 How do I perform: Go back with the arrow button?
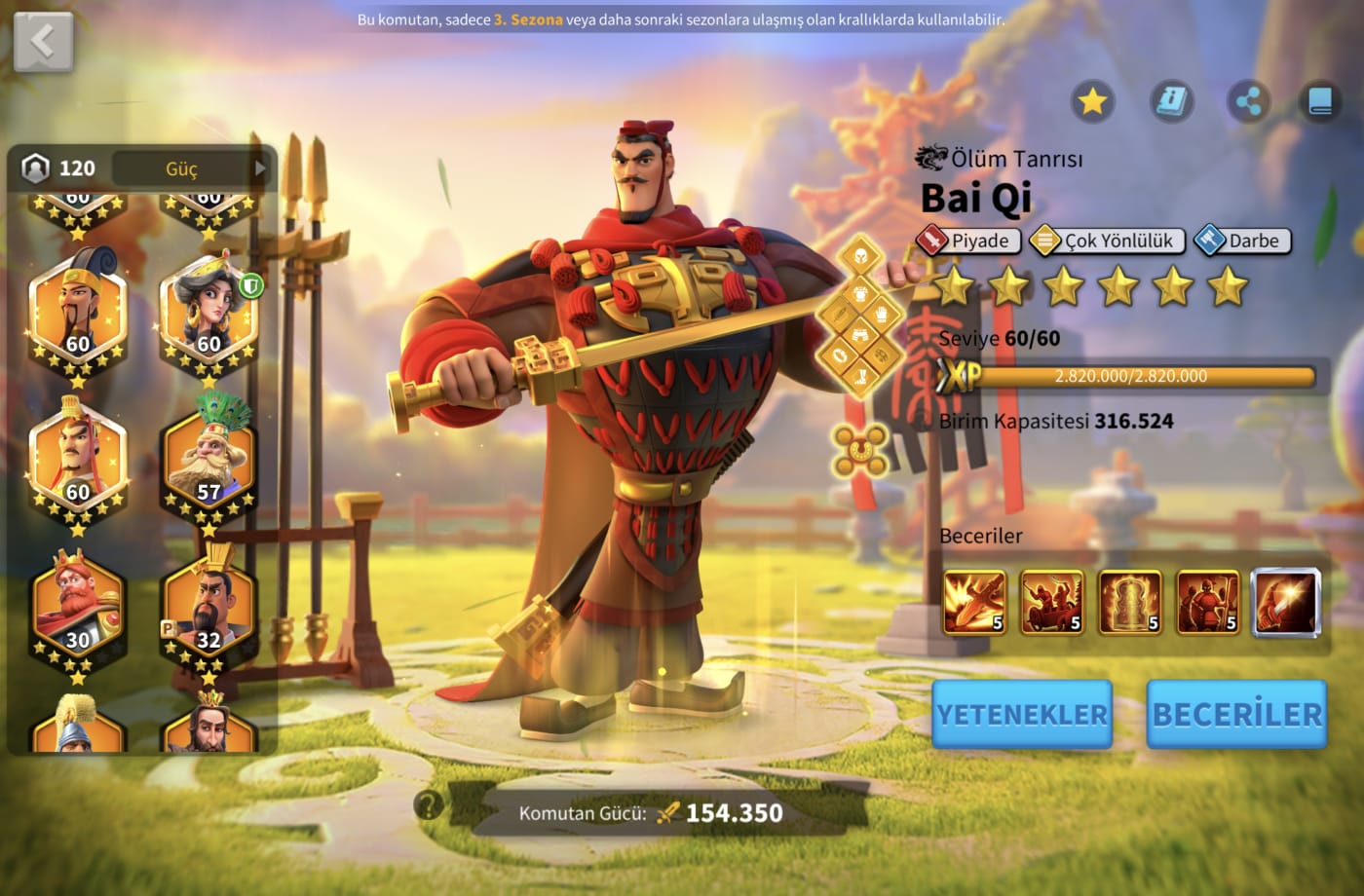[43, 42]
